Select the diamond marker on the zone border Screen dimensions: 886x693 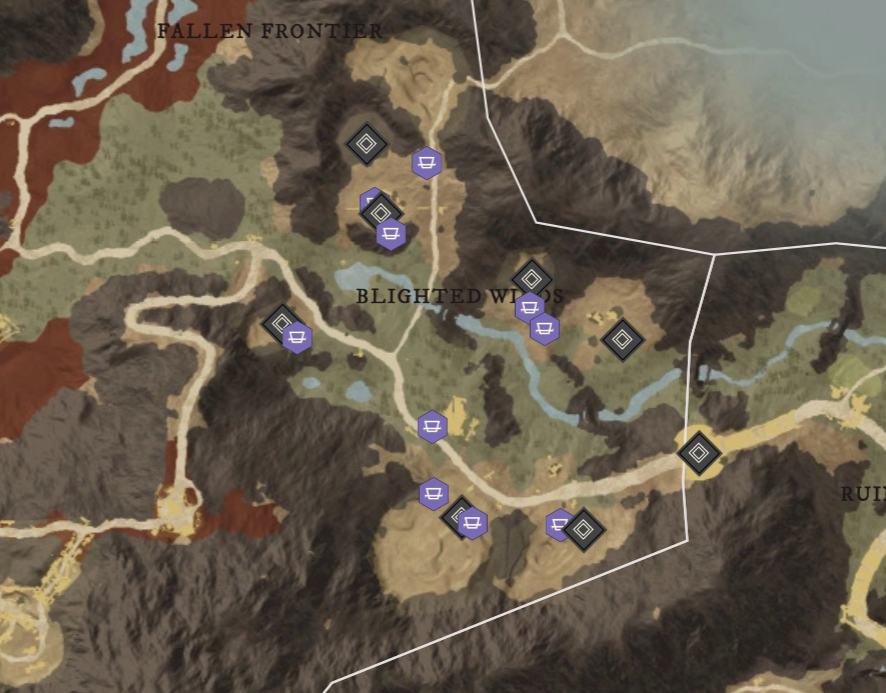[699, 453]
